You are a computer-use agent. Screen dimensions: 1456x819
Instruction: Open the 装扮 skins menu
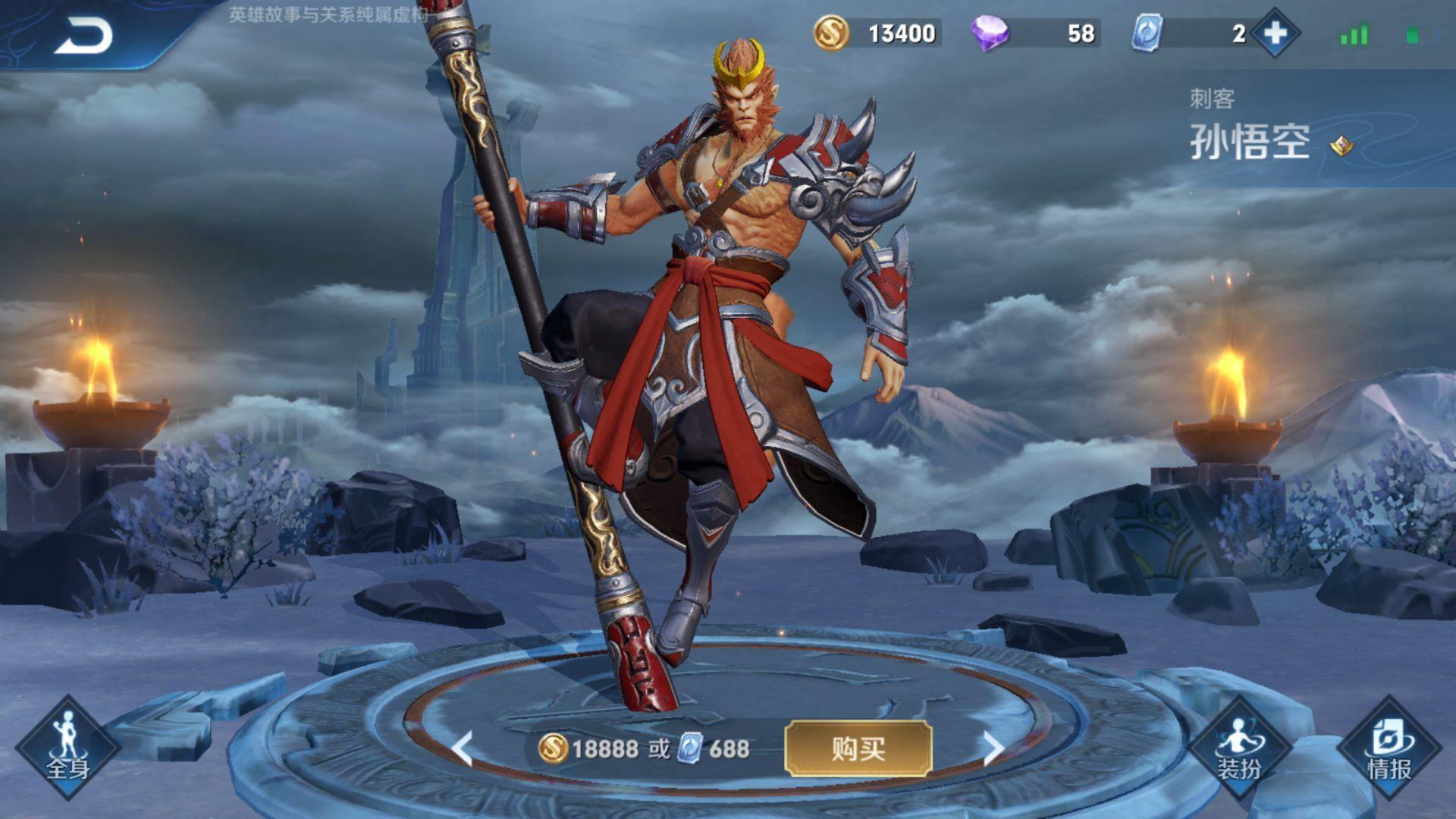[x=1239, y=748]
